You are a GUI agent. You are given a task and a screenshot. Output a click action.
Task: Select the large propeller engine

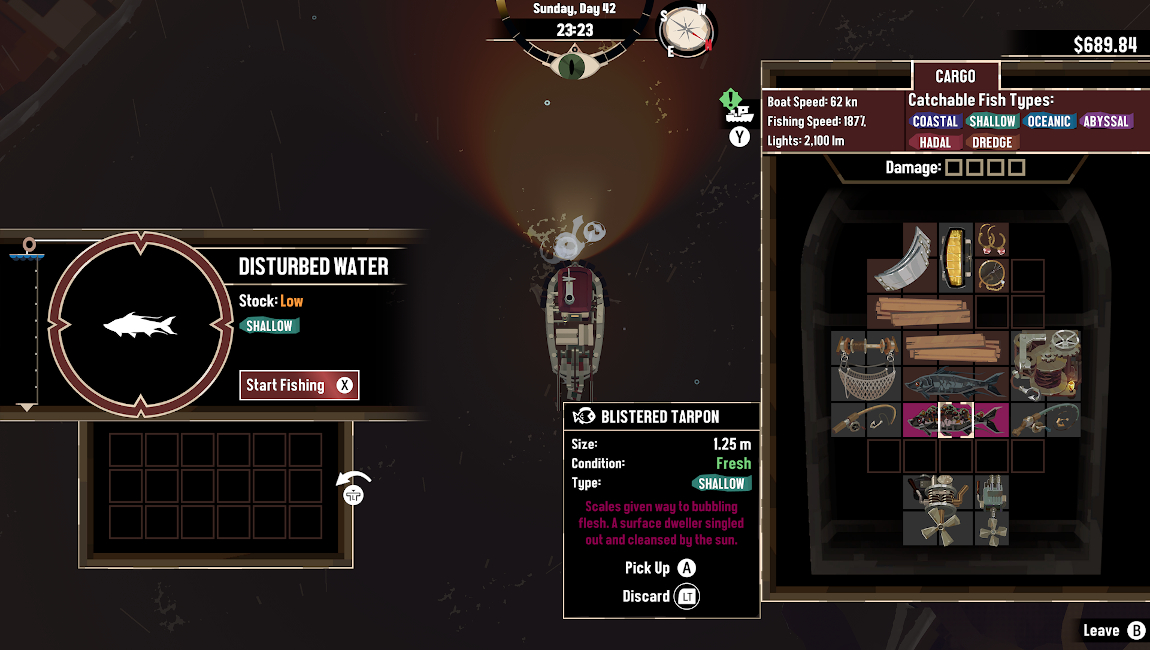(937, 510)
